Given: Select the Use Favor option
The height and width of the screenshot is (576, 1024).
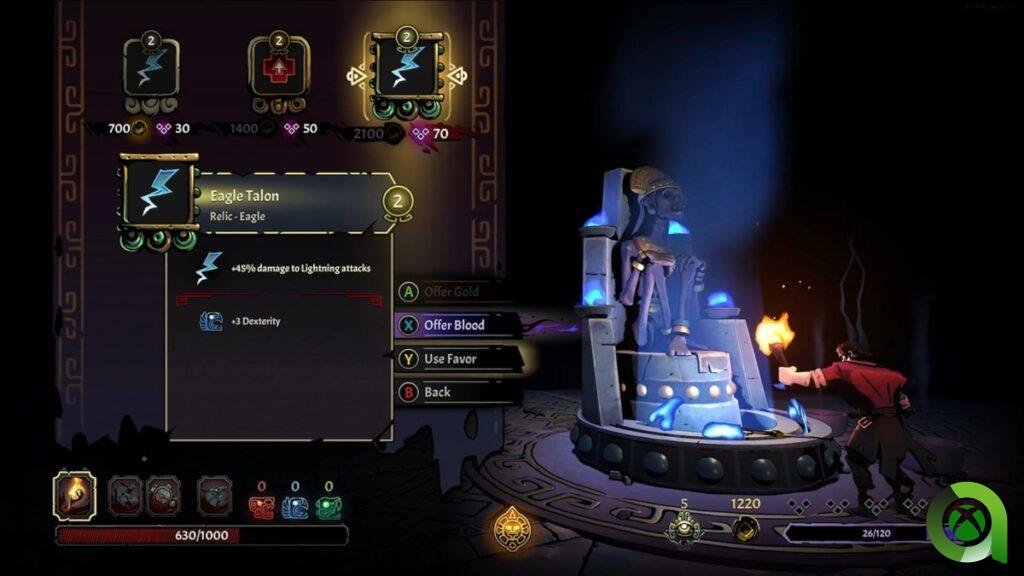Looking at the screenshot, I should coord(450,358).
